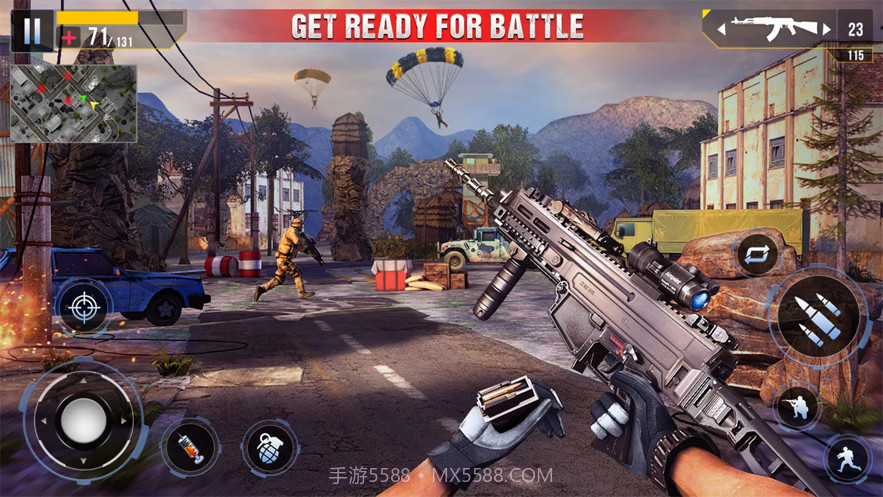Screen dimensions: 883x497
Task: Throw a grenade
Action: 268,446
